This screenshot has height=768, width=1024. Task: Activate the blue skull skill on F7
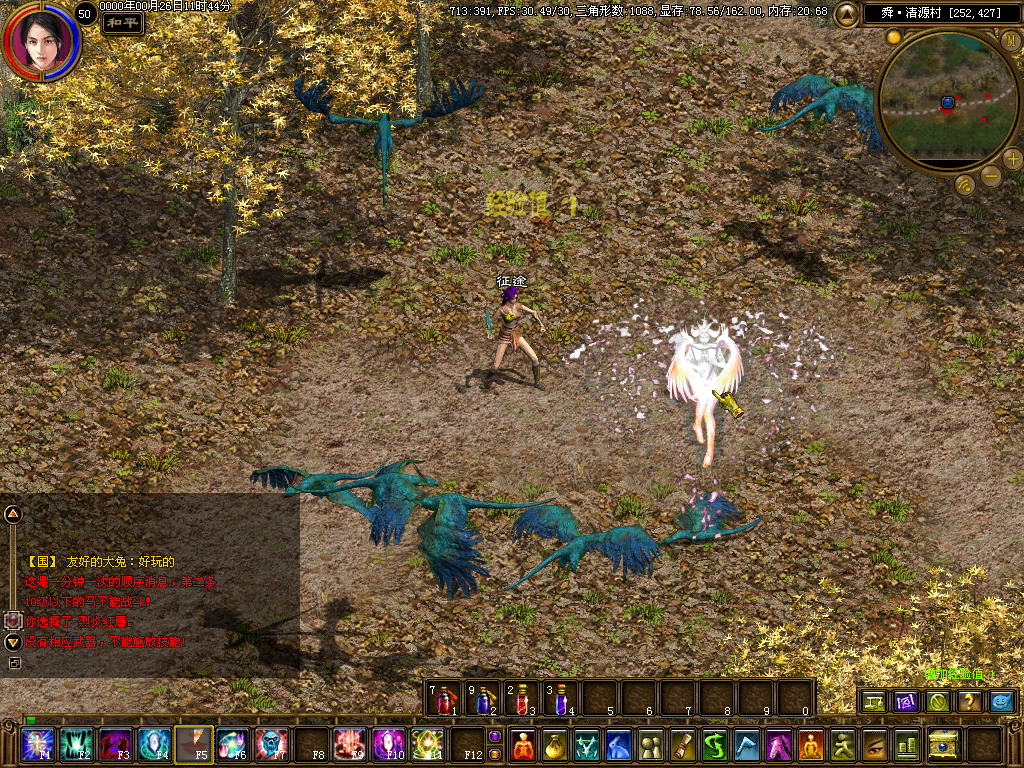click(x=270, y=745)
